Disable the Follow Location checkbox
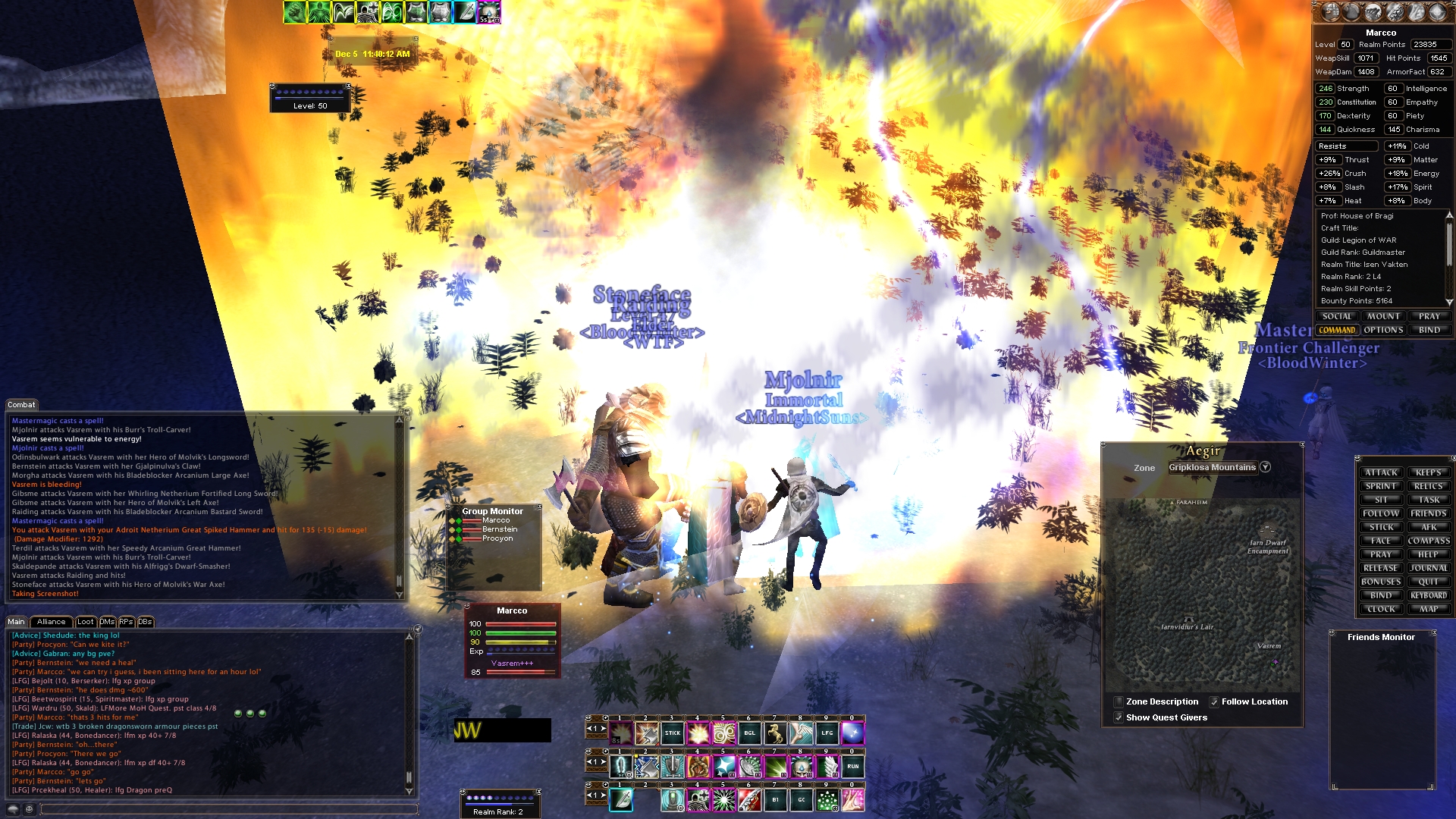This screenshot has height=819, width=1456. pos(1214,702)
